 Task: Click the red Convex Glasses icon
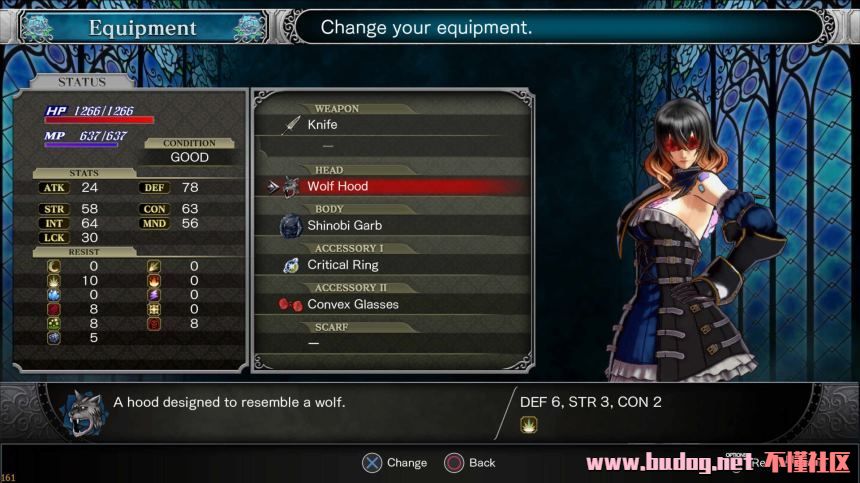pos(291,304)
